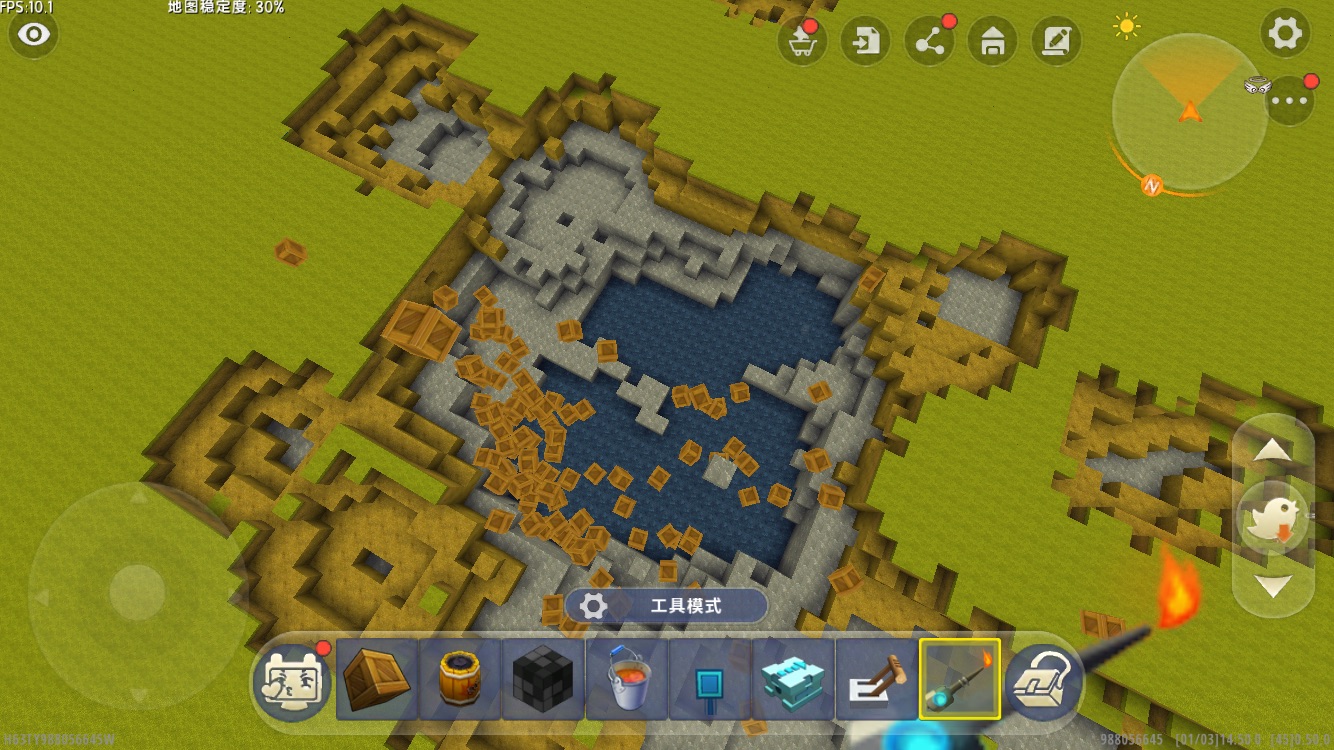Image resolution: width=1334 pixels, height=750 pixels.
Task: Tap the fly-up arrow button
Action: tap(1272, 451)
